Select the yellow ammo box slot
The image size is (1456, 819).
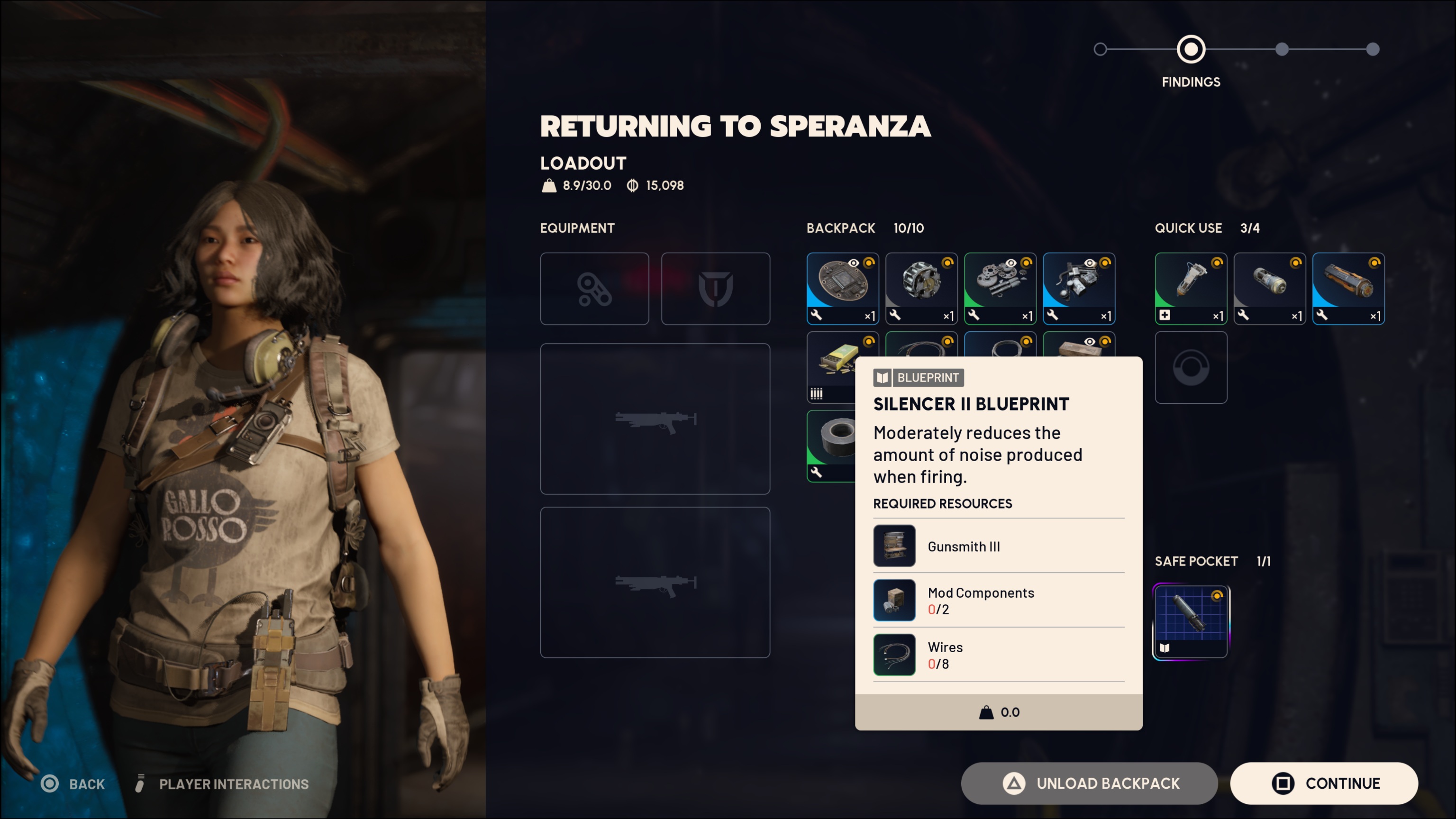(830, 367)
